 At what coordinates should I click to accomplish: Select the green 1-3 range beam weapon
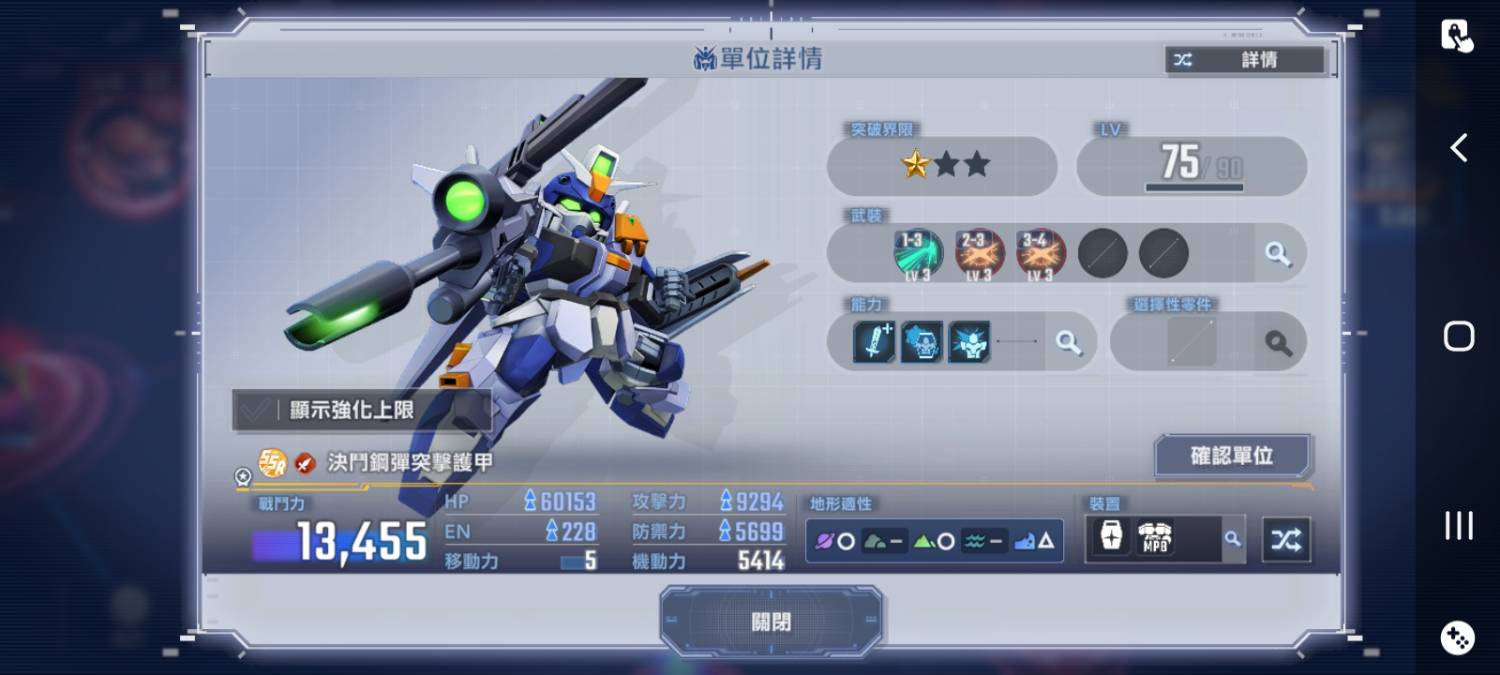[917, 254]
